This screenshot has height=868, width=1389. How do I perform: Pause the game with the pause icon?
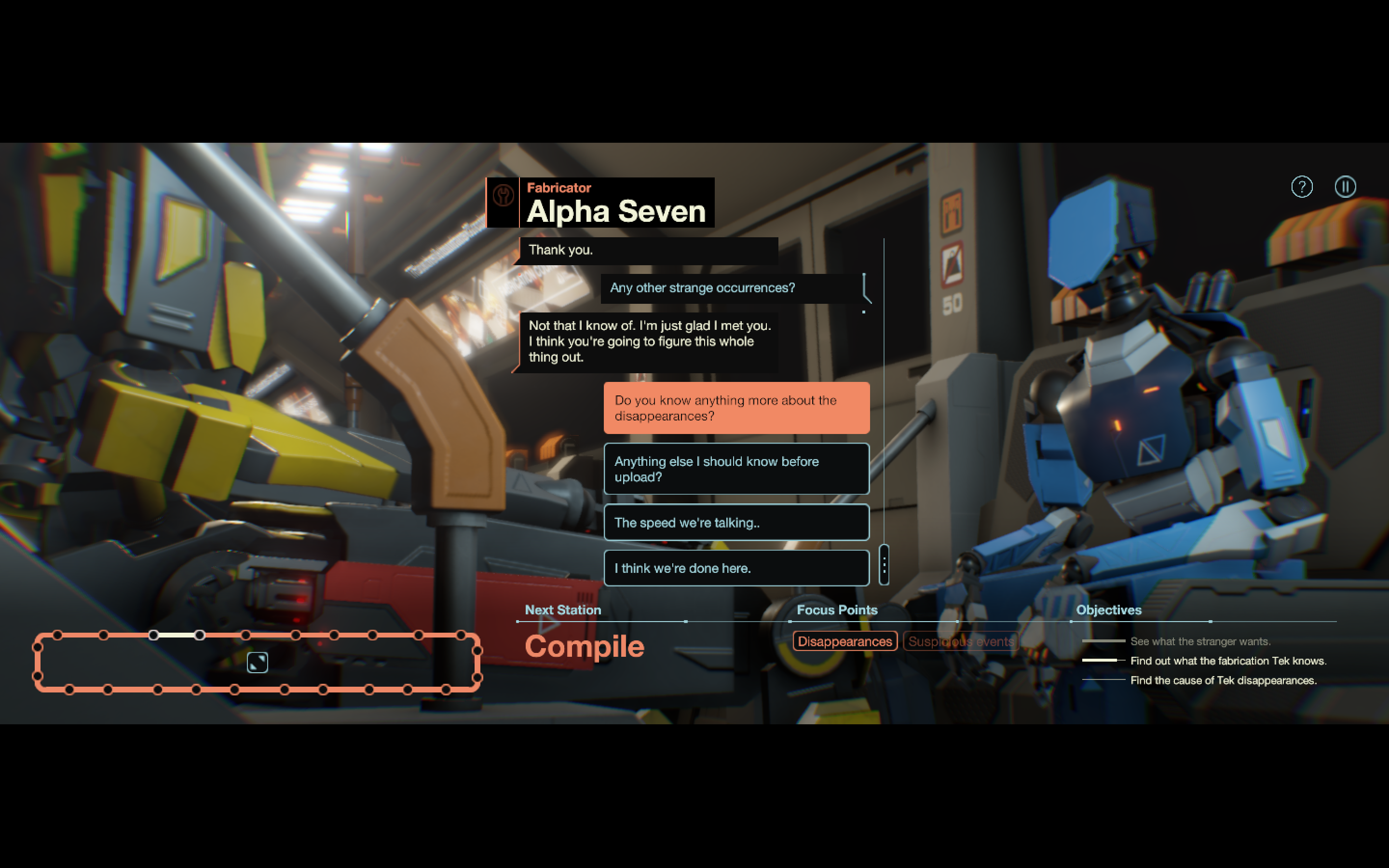tap(1346, 187)
